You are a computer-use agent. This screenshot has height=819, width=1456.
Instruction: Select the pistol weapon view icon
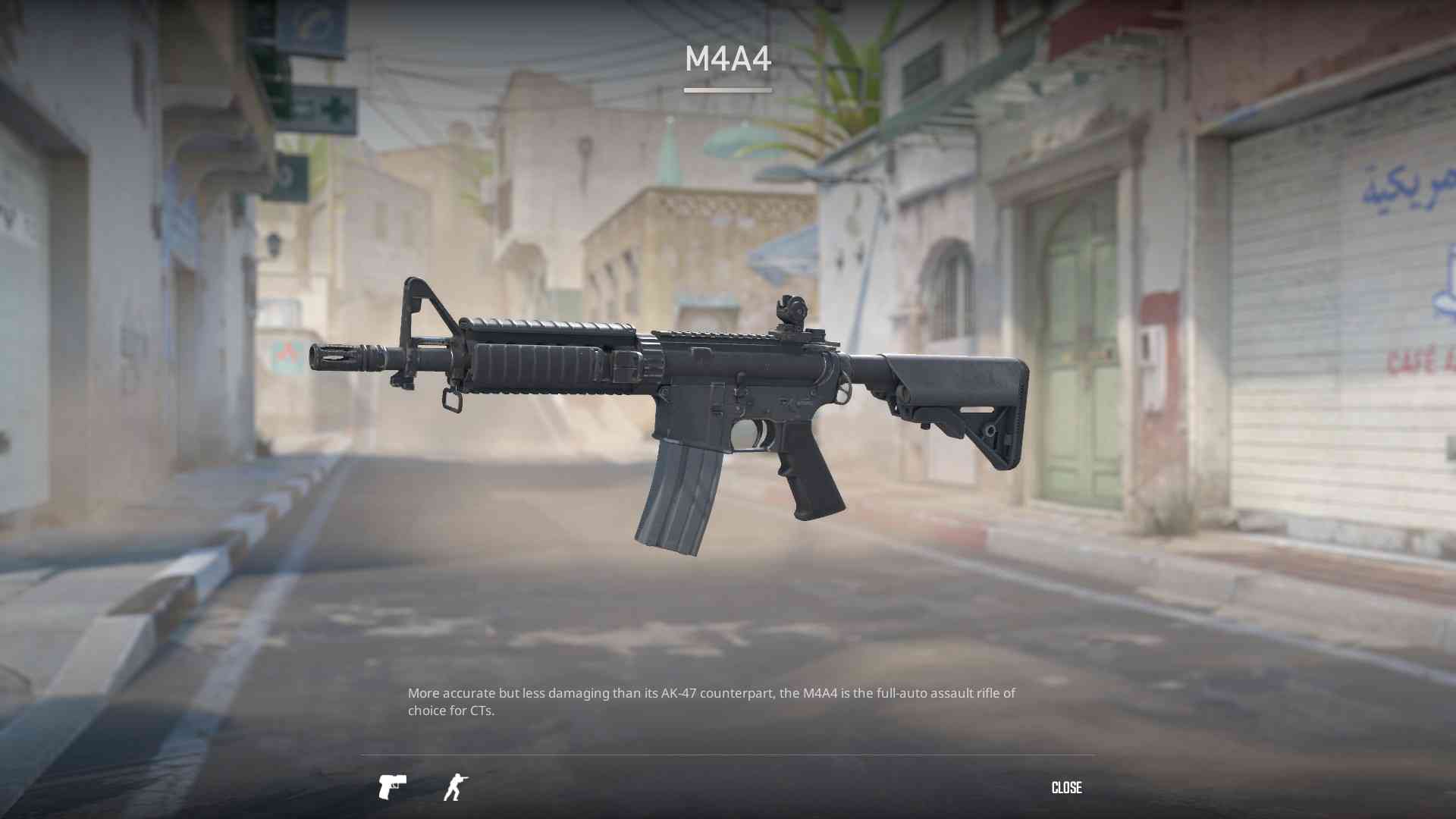pyautogui.click(x=392, y=787)
